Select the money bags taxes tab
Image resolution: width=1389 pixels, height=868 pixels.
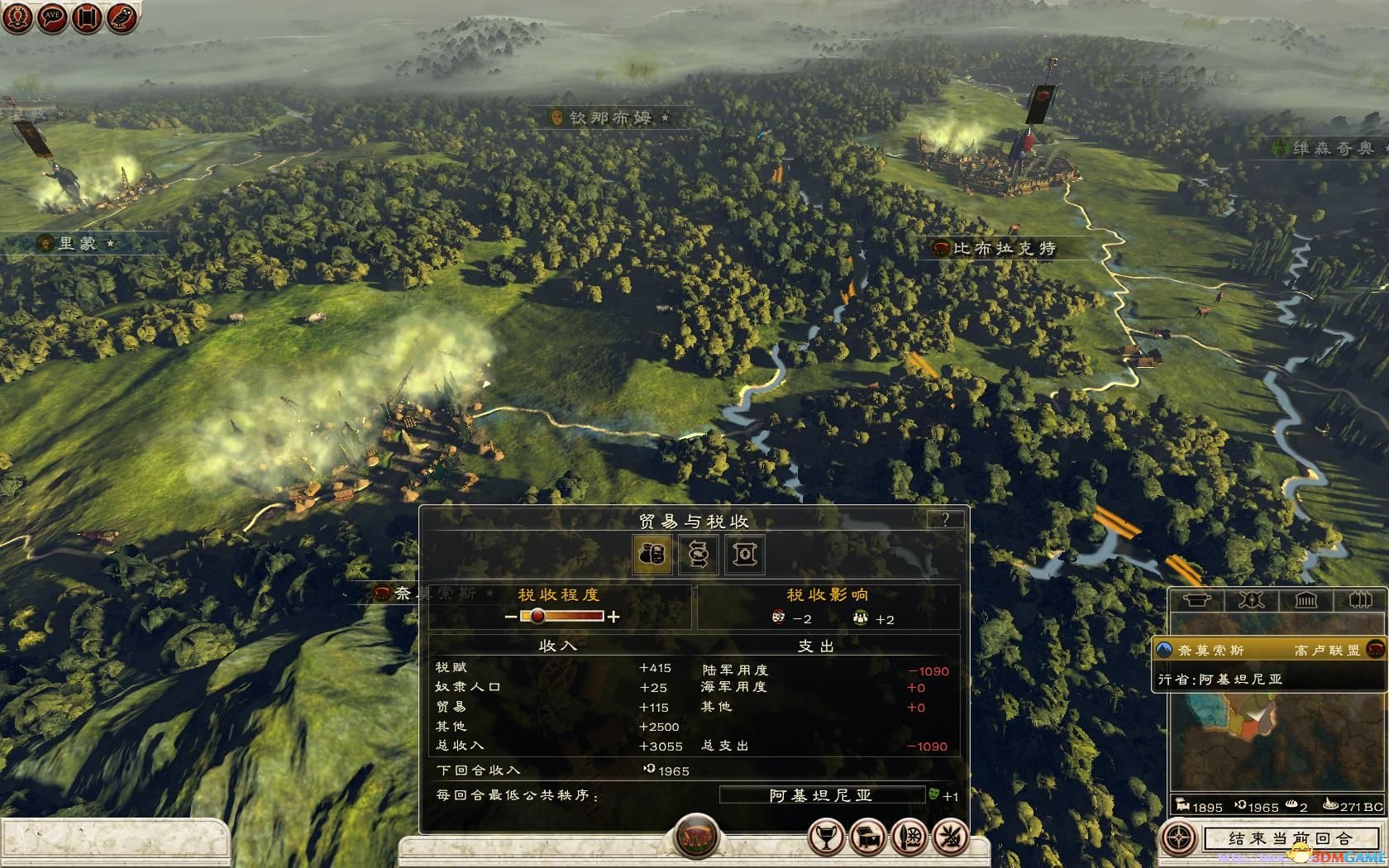(x=652, y=554)
